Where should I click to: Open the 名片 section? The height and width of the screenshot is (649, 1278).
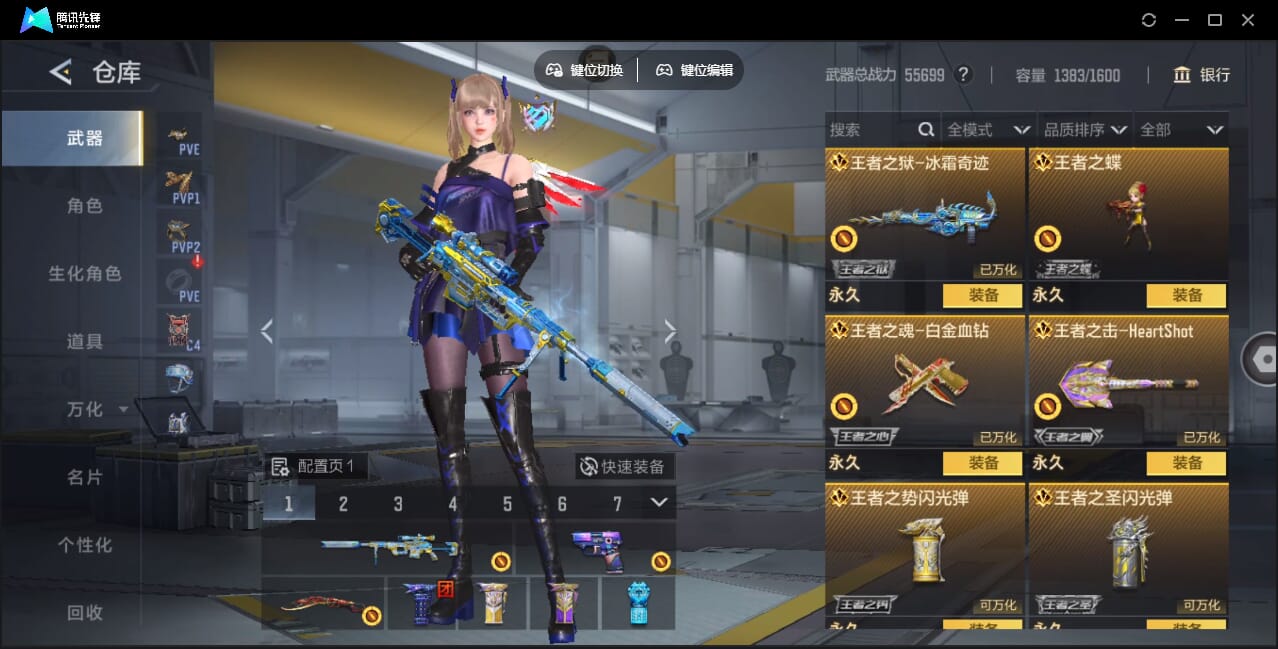(x=85, y=478)
